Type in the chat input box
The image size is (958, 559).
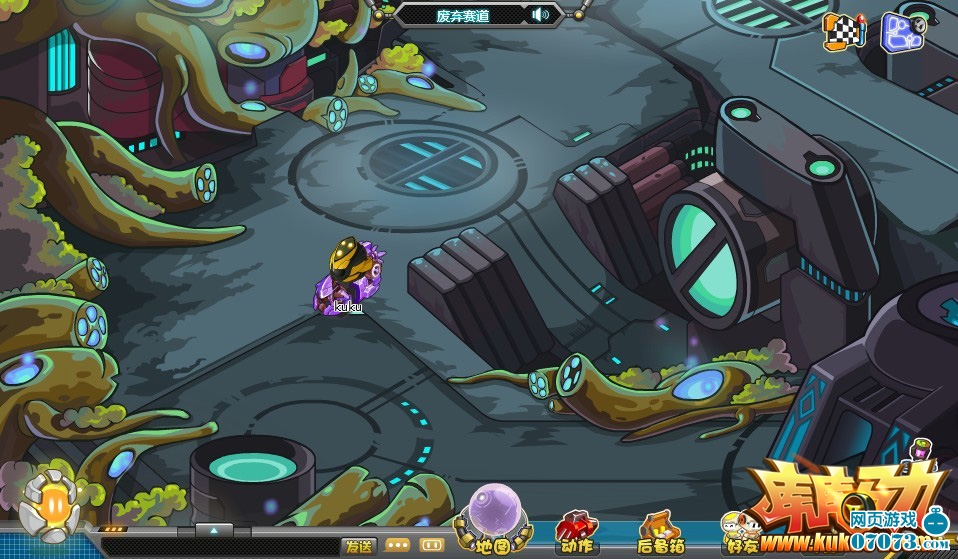220,547
